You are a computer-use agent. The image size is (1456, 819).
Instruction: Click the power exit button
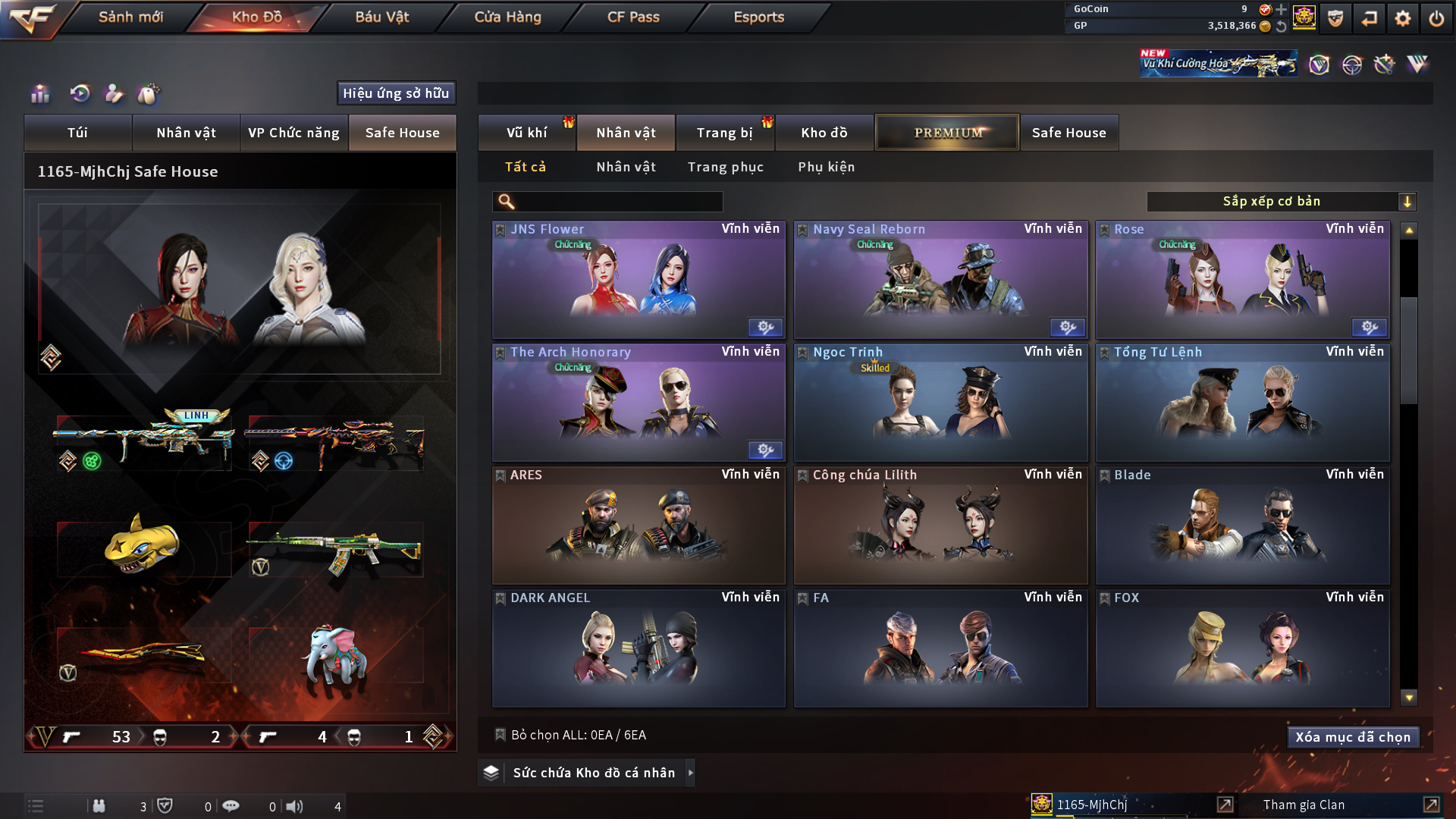[x=1436, y=18]
